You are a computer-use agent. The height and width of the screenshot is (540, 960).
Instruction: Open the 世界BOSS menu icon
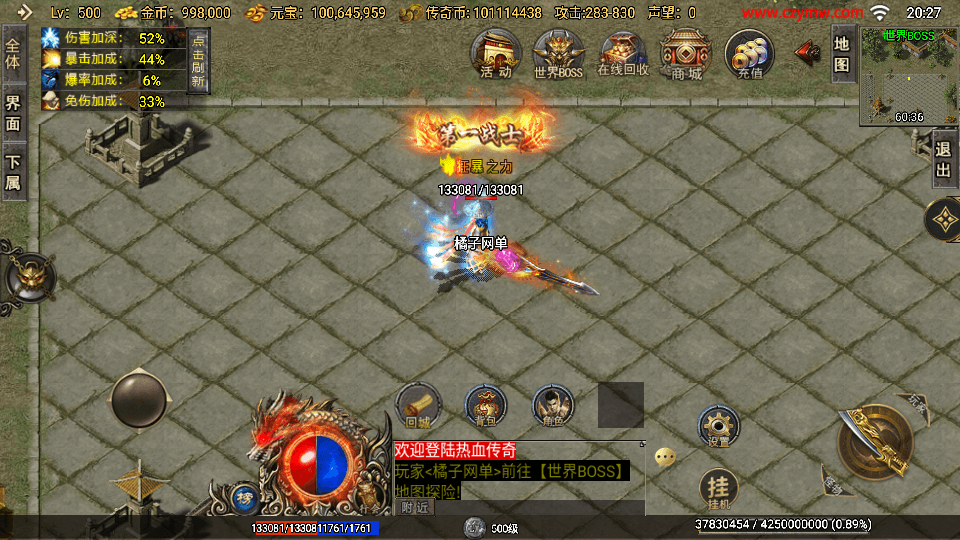coord(558,54)
